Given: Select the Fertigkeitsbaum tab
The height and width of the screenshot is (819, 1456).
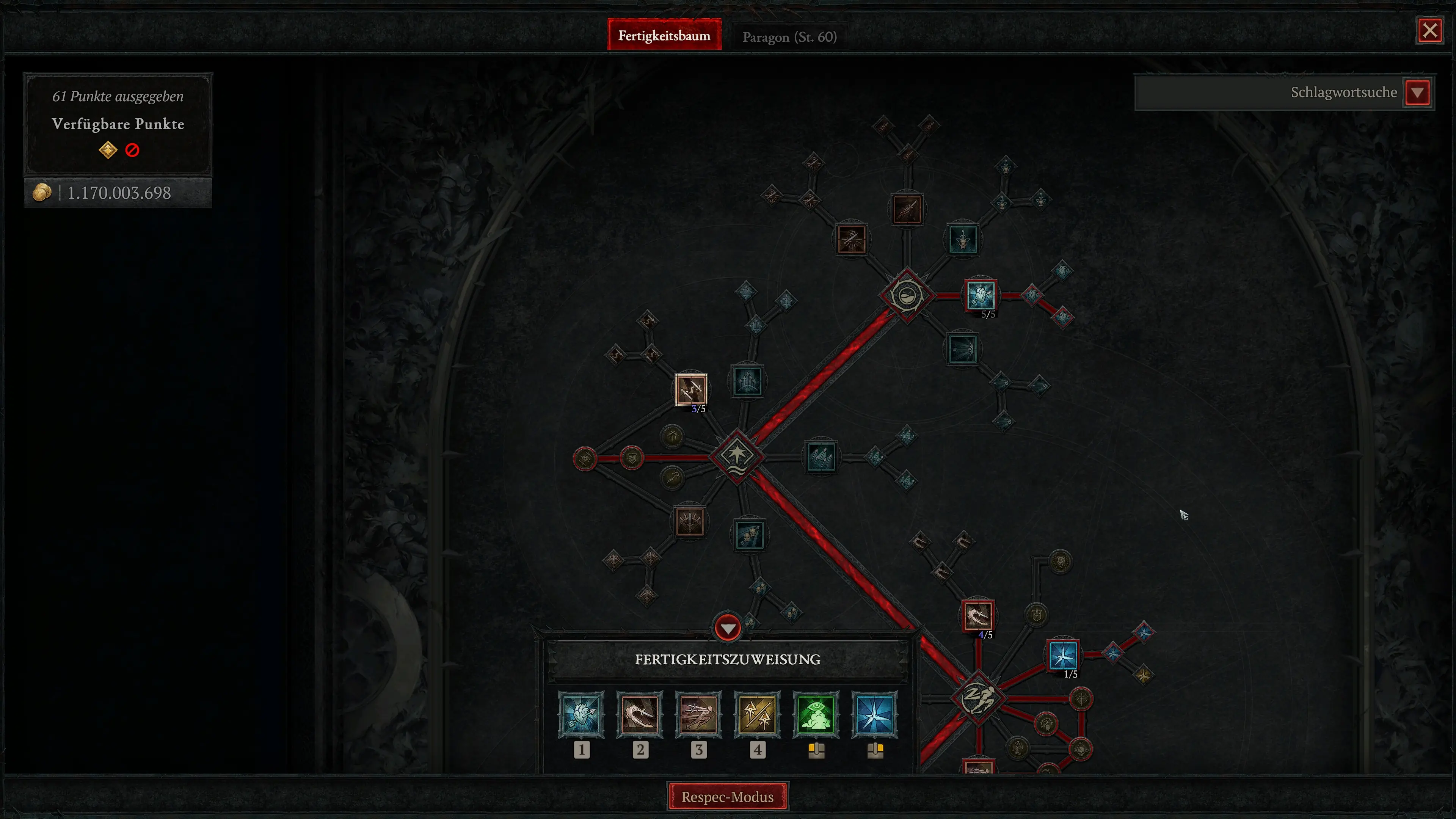Looking at the screenshot, I should [664, 36].
